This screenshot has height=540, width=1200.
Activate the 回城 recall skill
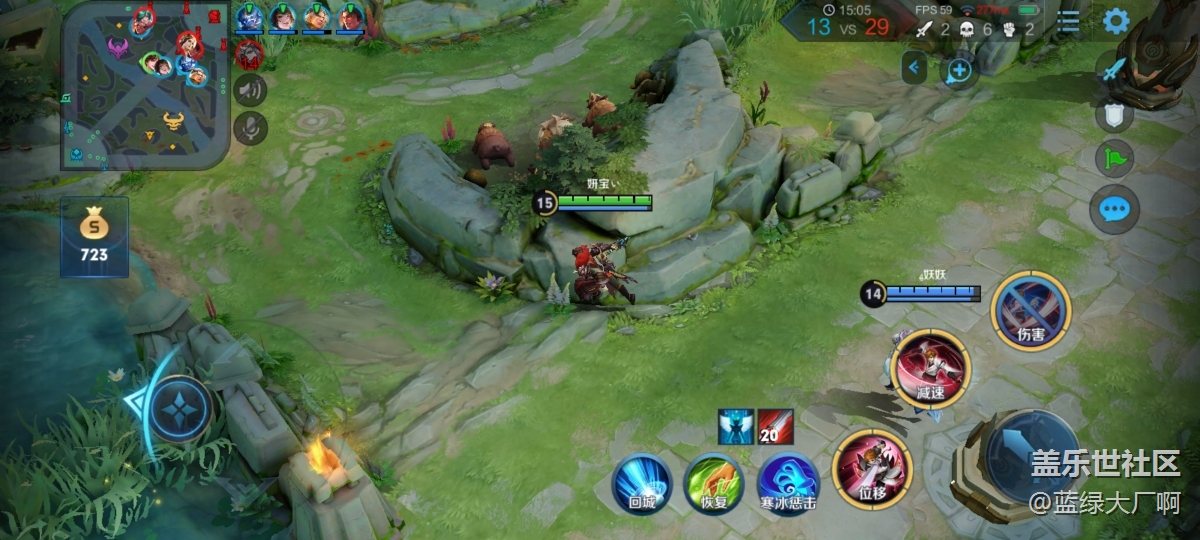point(641,483)
